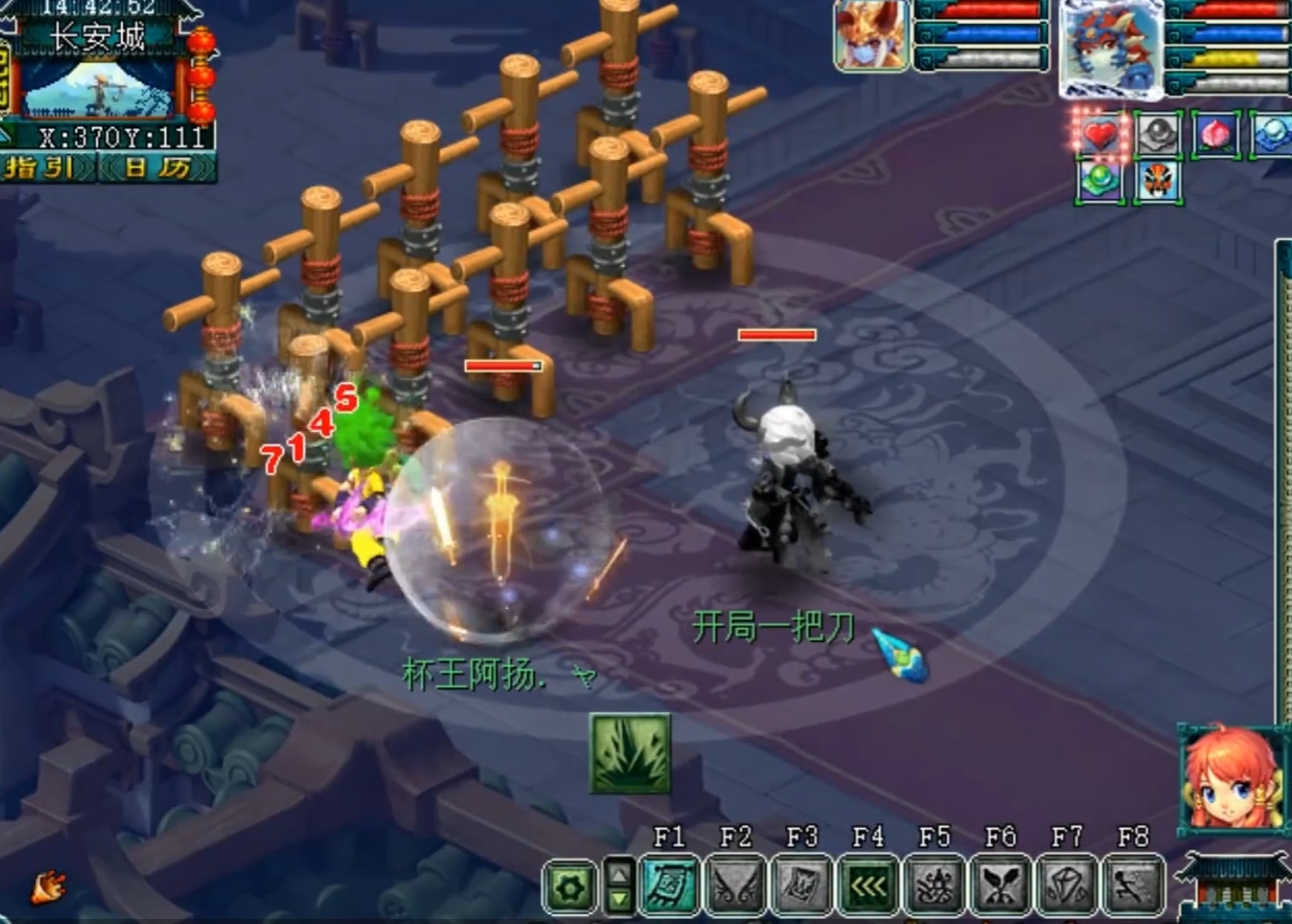Activate the F4 green triple-arrow skill
This screenshot has height=924, width=1292.
[x=868, y=885]
